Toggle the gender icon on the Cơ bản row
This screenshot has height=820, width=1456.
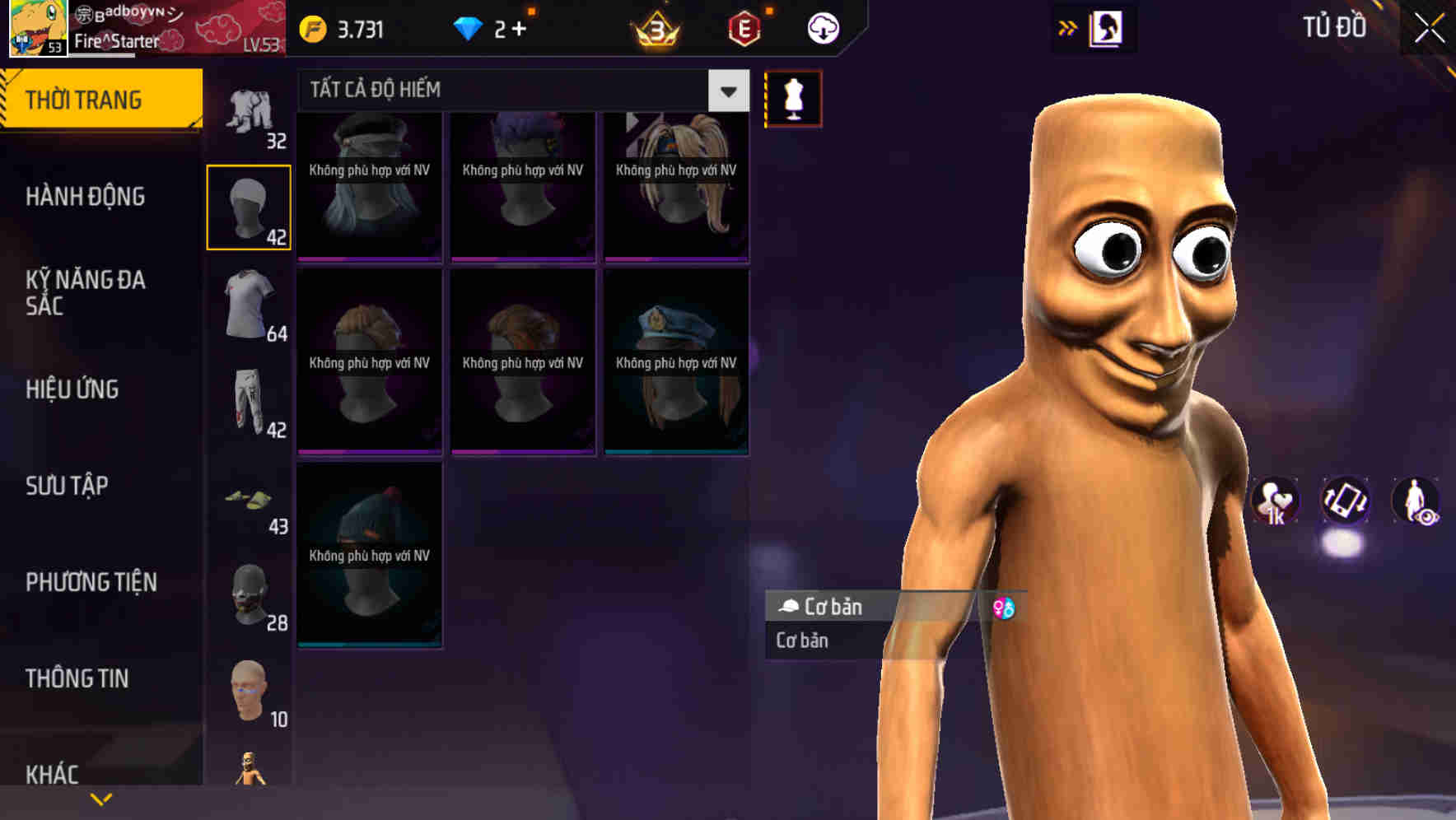point(1003,607)
